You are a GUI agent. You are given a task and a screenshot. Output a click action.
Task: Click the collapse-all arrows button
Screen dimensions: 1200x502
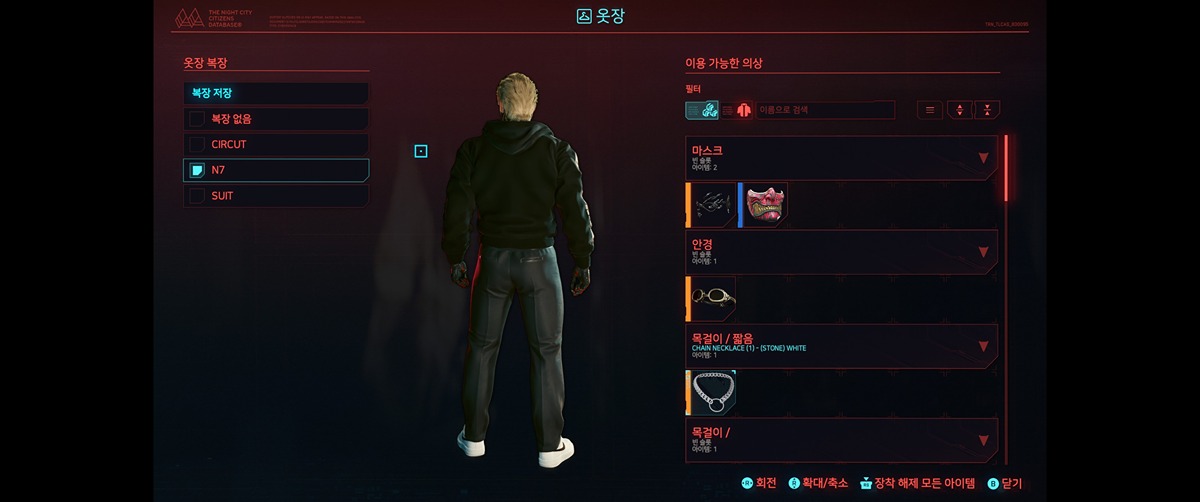pyautogui.click(x=987, y=110)
